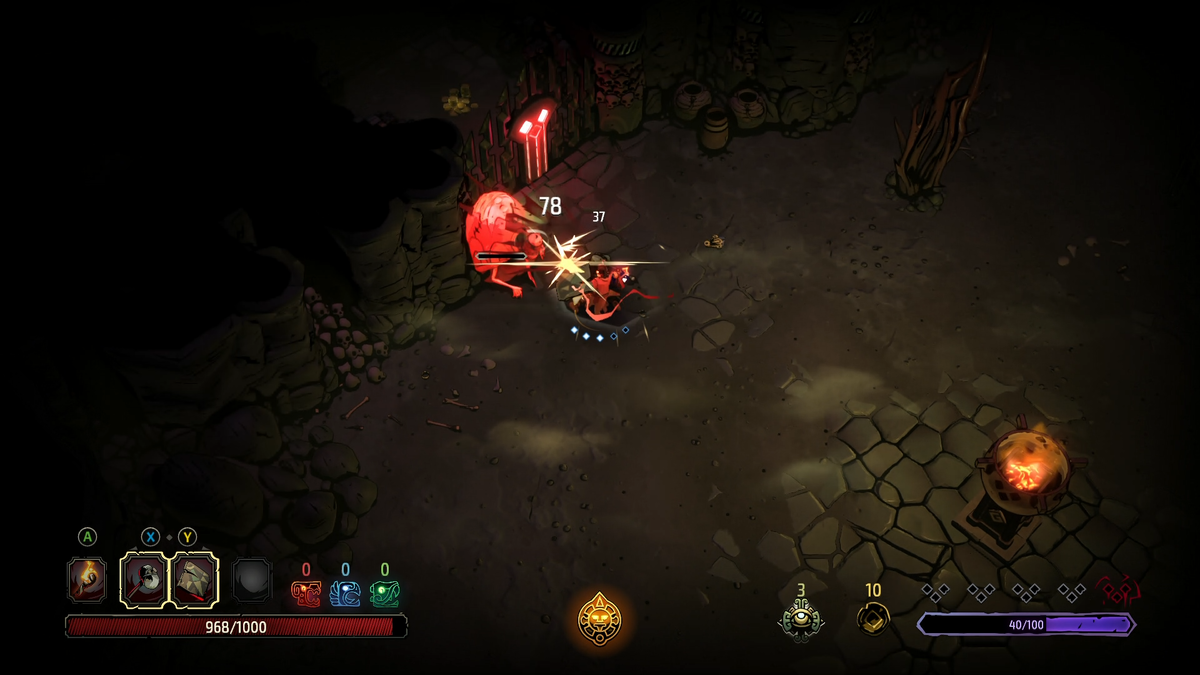Click the gold coin currency icon
The image size is (1200, 675).
pyautogui.click(x=873, y=618)
